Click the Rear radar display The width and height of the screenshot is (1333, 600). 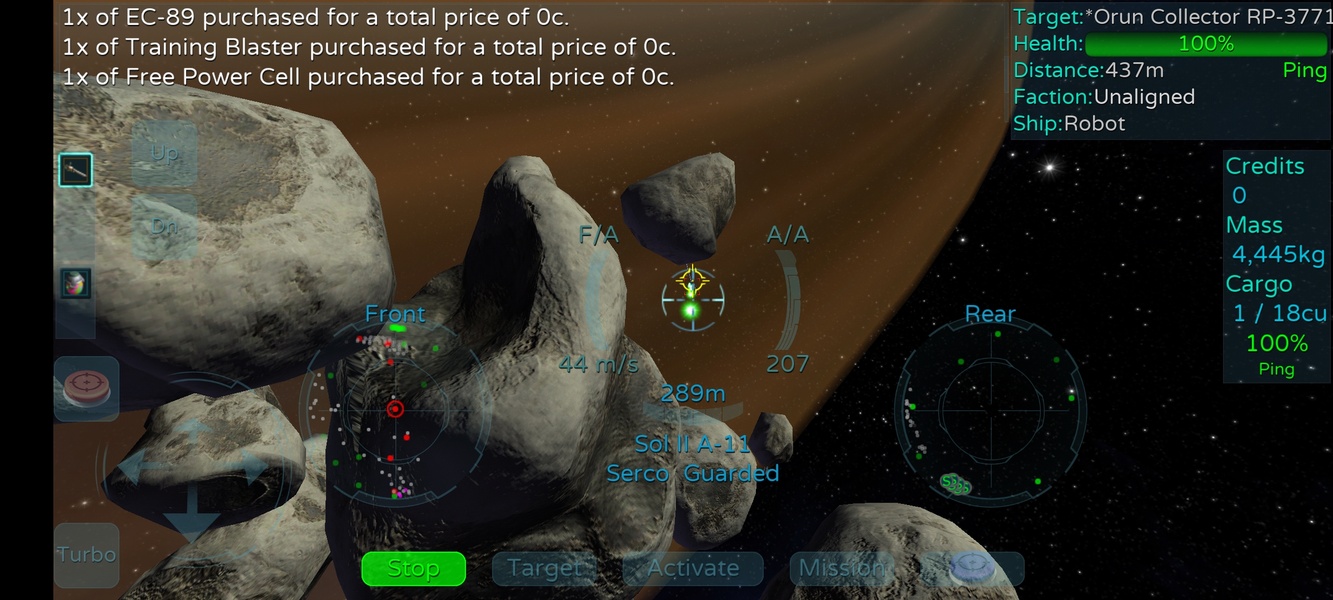point(990,408)
